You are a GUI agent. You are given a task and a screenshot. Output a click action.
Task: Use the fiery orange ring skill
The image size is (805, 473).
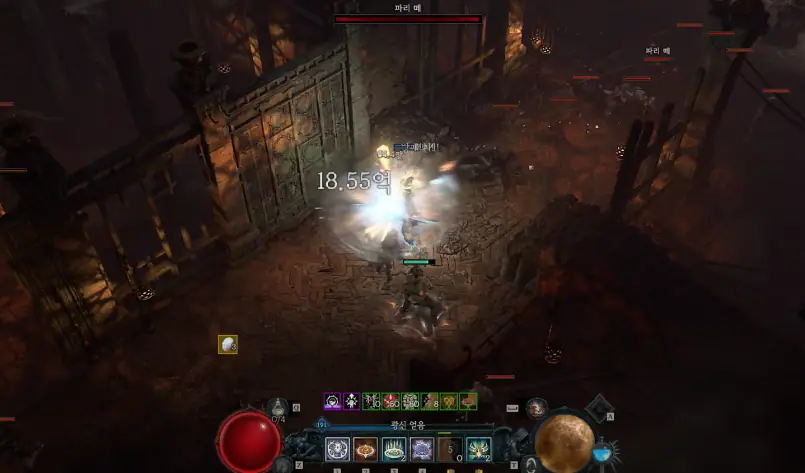(365, 449)
